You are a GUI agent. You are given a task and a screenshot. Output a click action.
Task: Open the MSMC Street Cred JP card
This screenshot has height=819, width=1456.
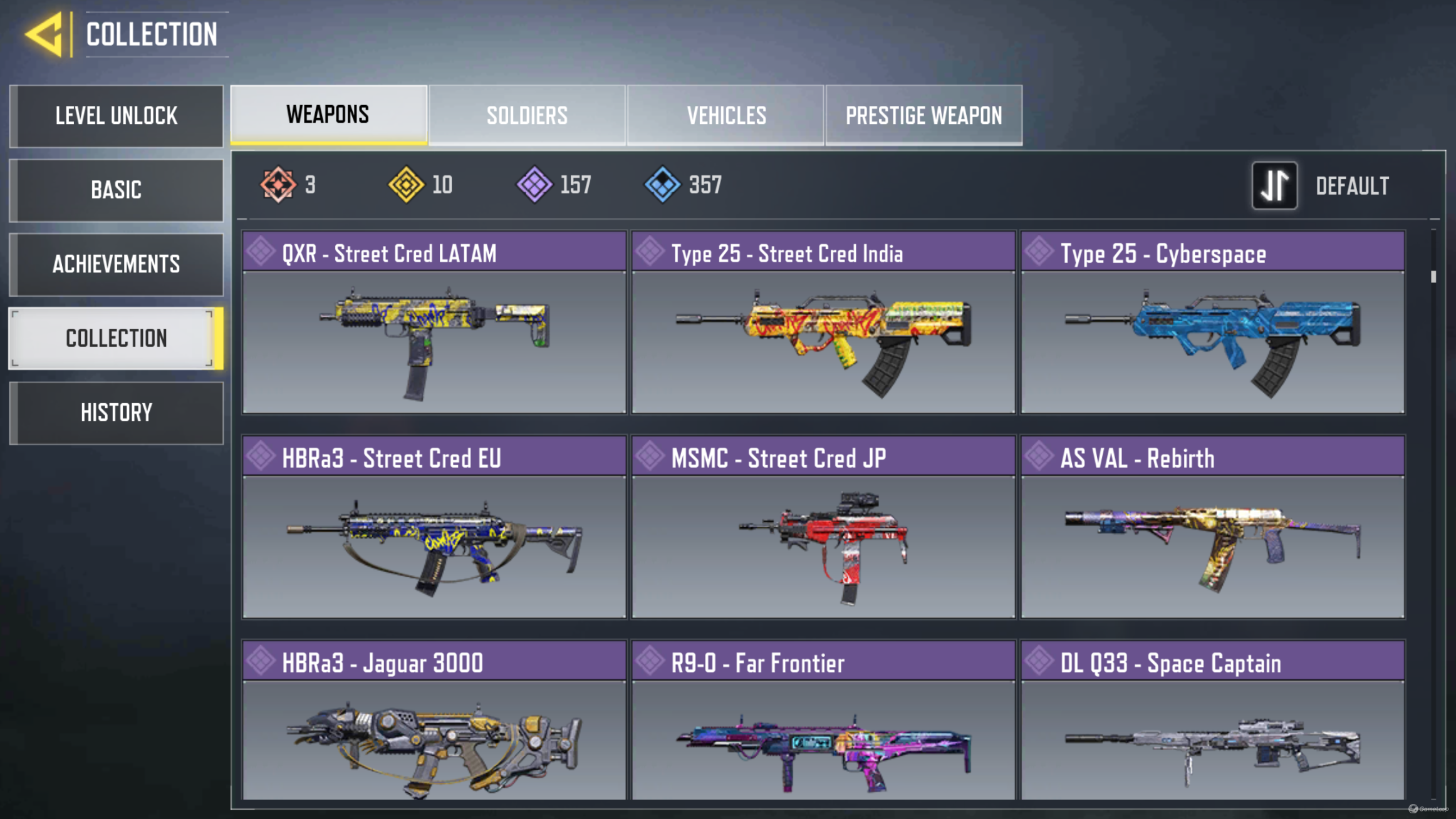(823, 527)
